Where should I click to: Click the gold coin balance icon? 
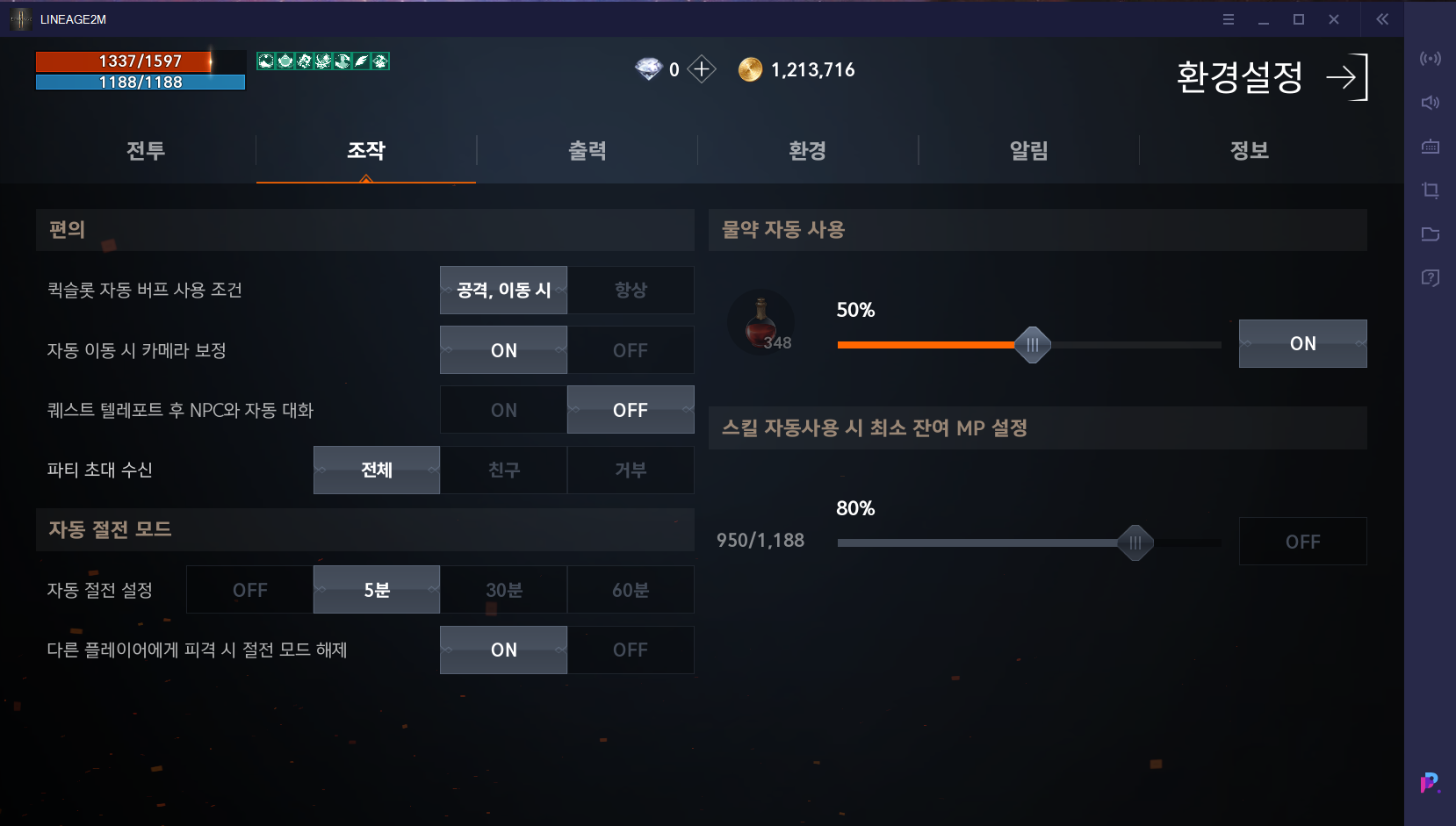click(x=750, y=69)
